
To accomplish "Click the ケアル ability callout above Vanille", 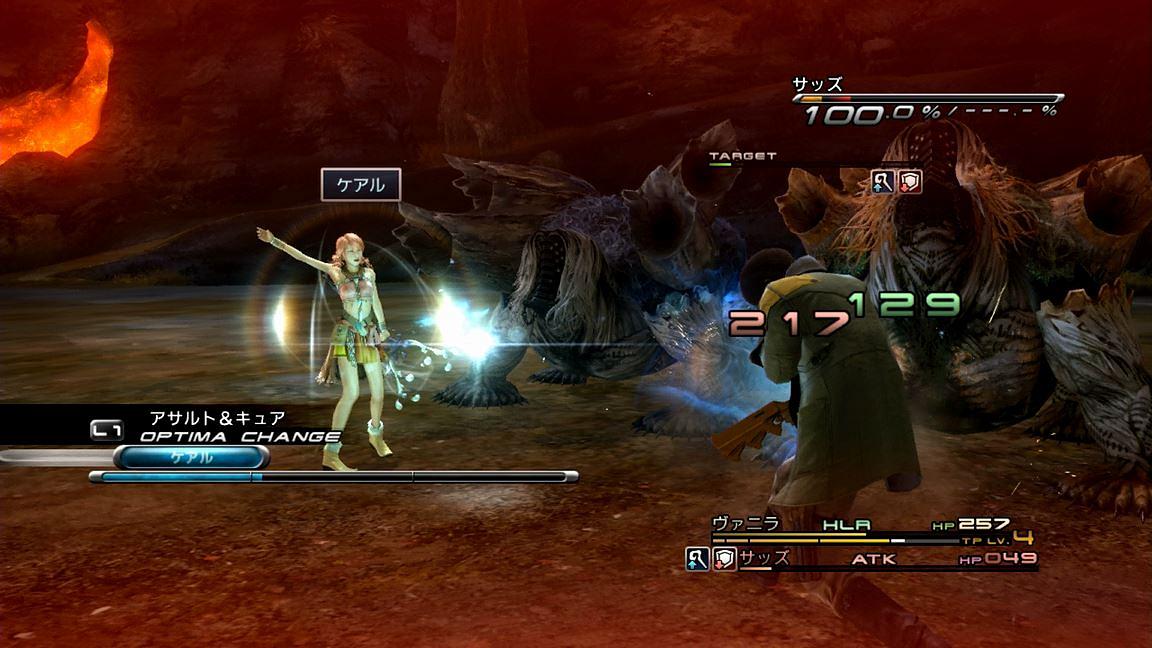I will (361, 185).
